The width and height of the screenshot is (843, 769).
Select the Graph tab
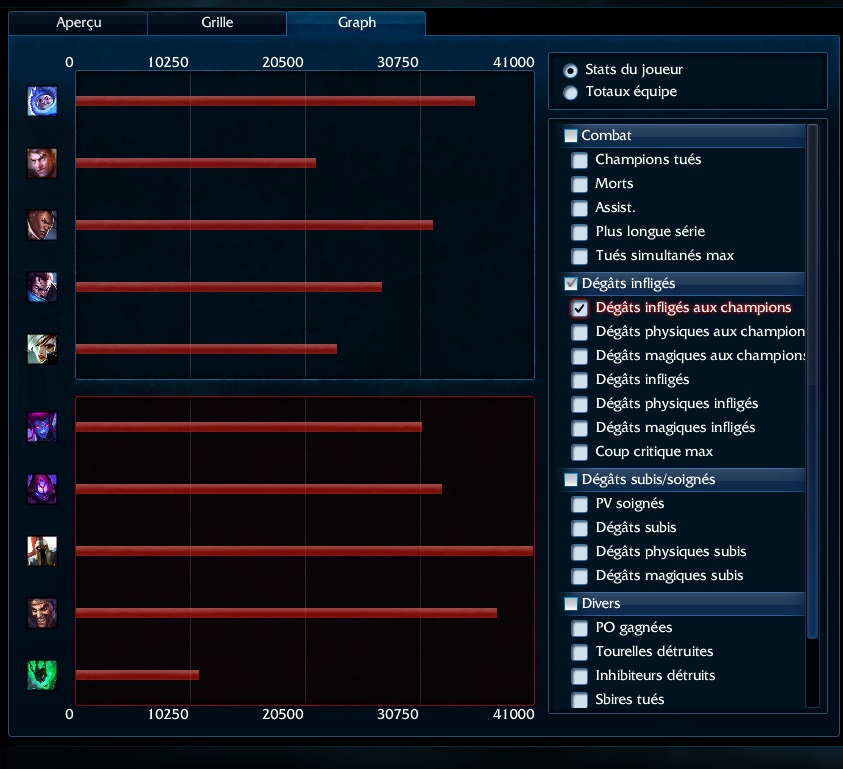tap(356, 22)
